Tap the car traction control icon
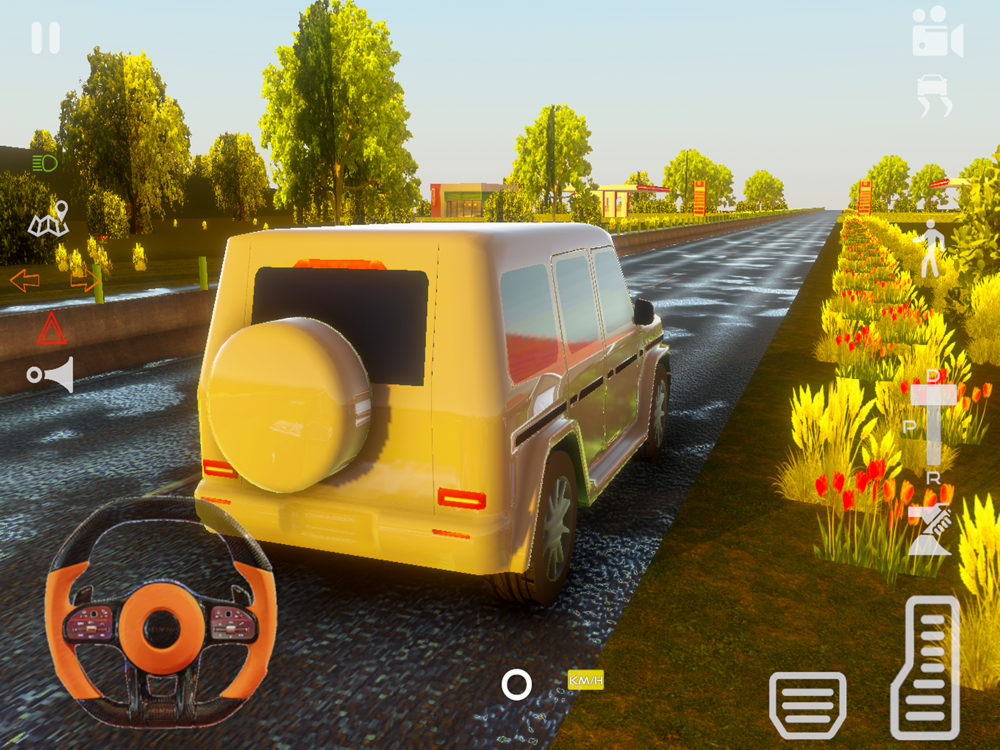Screen dimensions: 1000x750 [934, 95]
